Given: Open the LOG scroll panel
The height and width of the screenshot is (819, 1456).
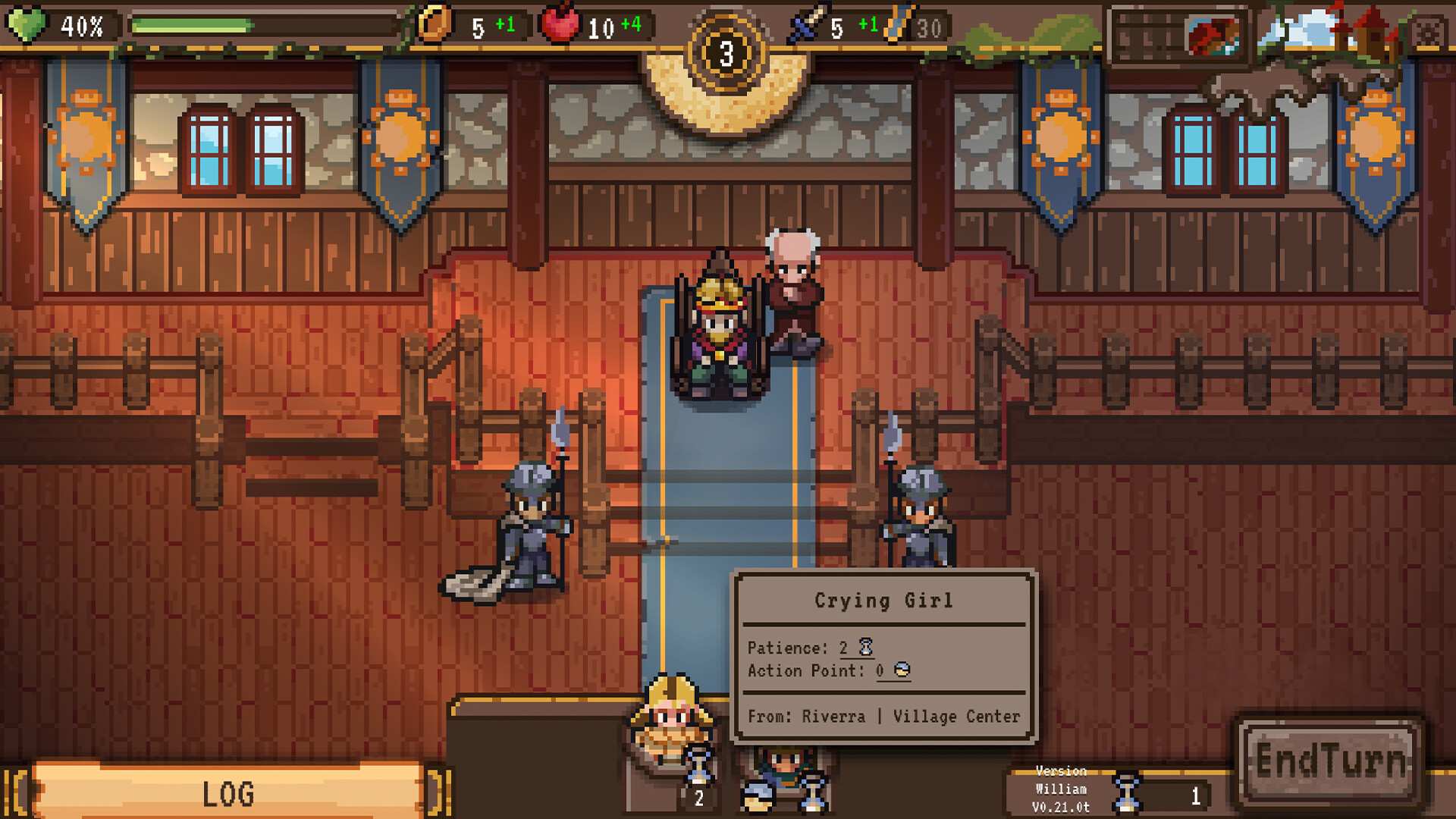Looking at the screenshot, I should click(x=227, y=793).
